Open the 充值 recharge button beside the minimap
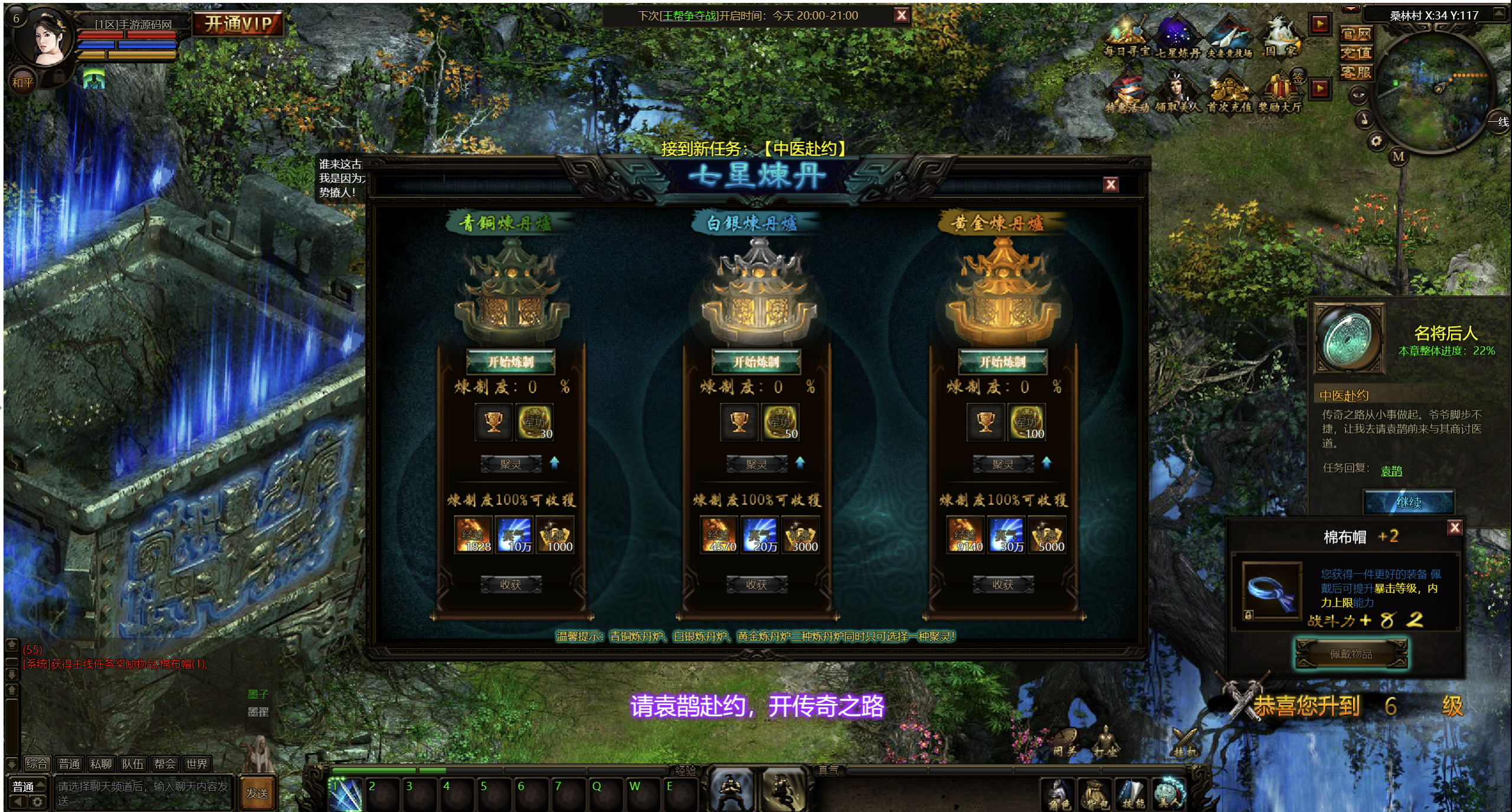This screenshot has width=1512, height=812. point(1355,53)
